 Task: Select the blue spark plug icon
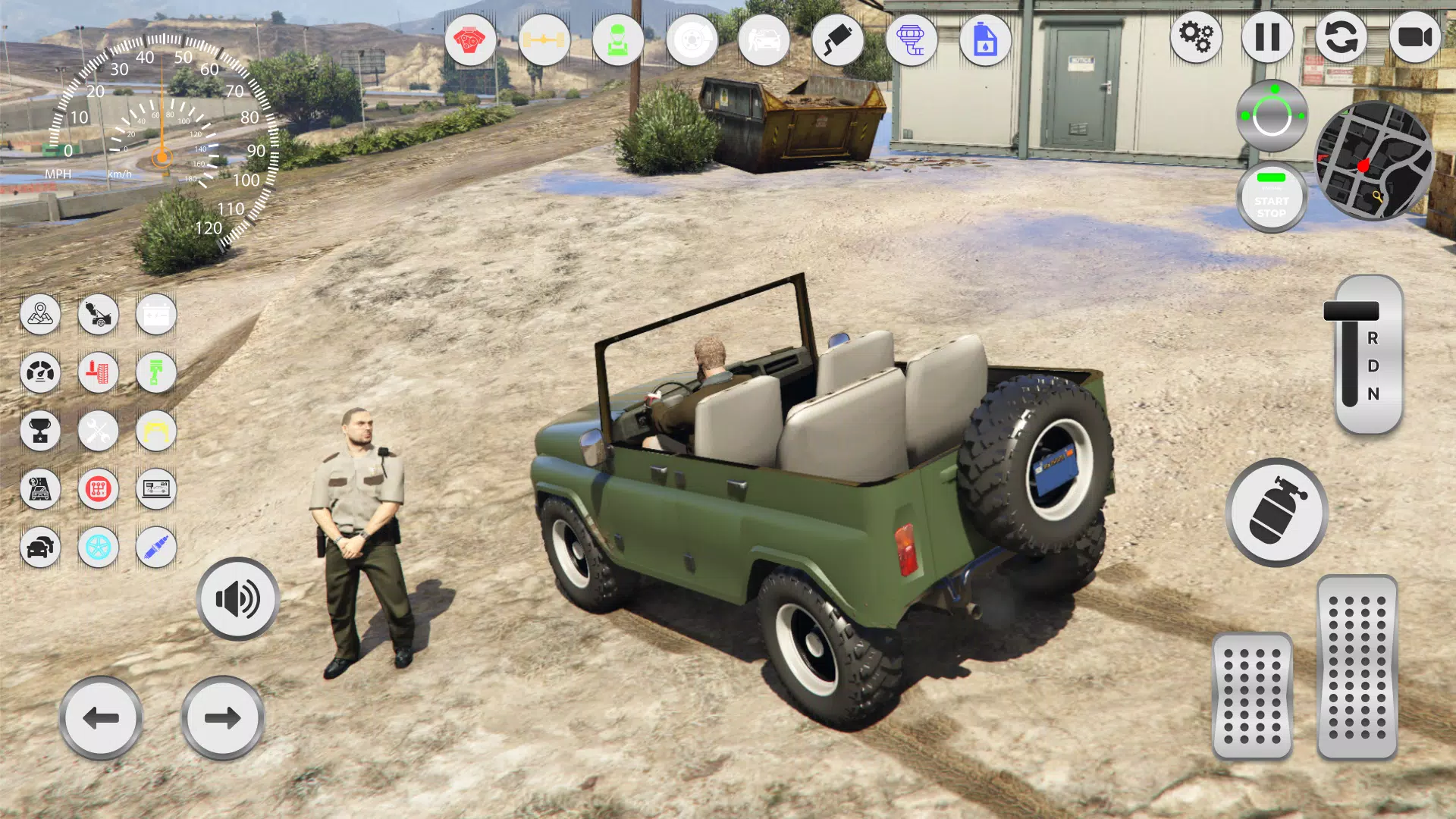tap(156, 548)
